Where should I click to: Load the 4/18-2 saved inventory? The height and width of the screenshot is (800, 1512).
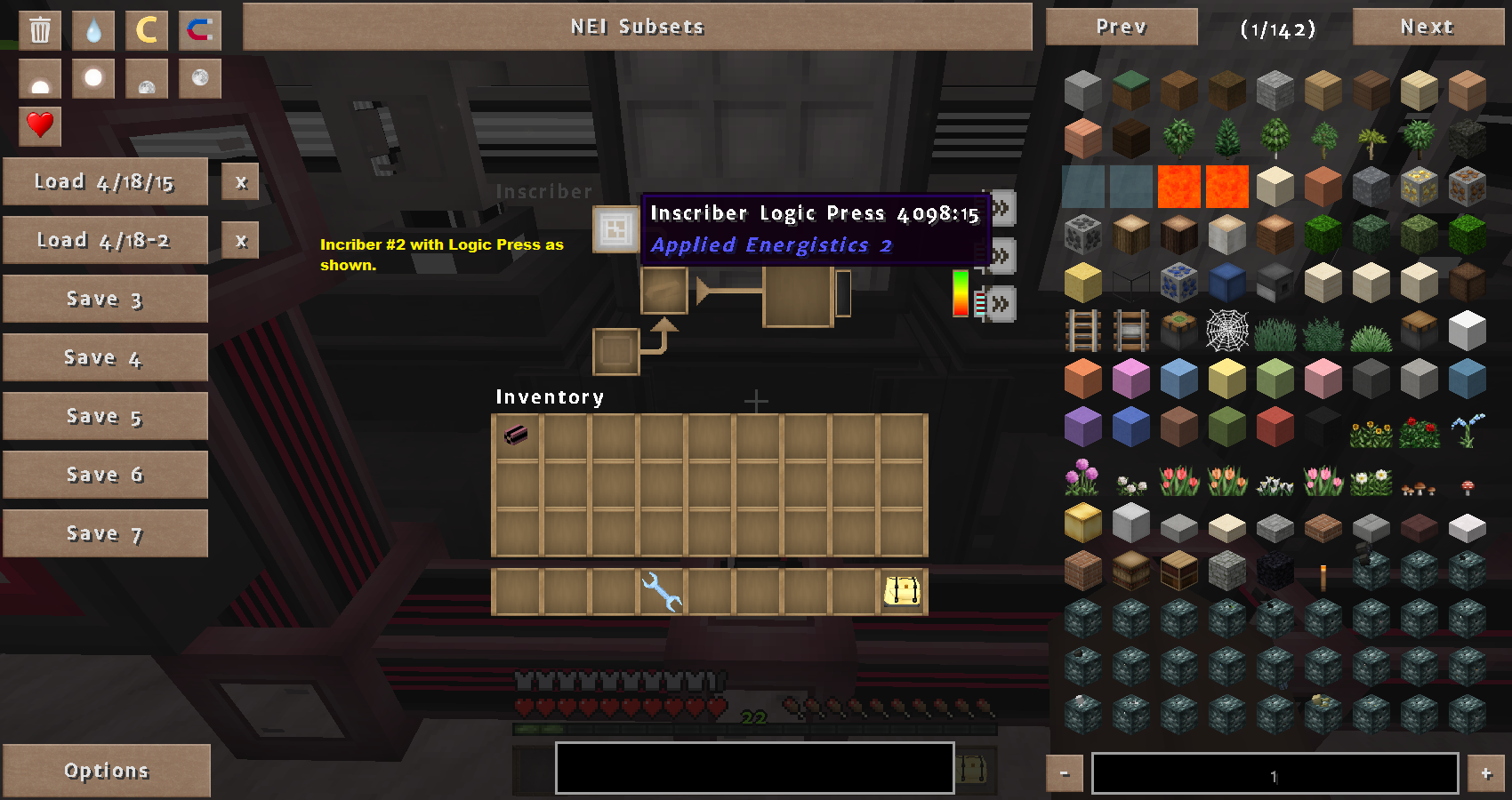[x=105, y=241]
